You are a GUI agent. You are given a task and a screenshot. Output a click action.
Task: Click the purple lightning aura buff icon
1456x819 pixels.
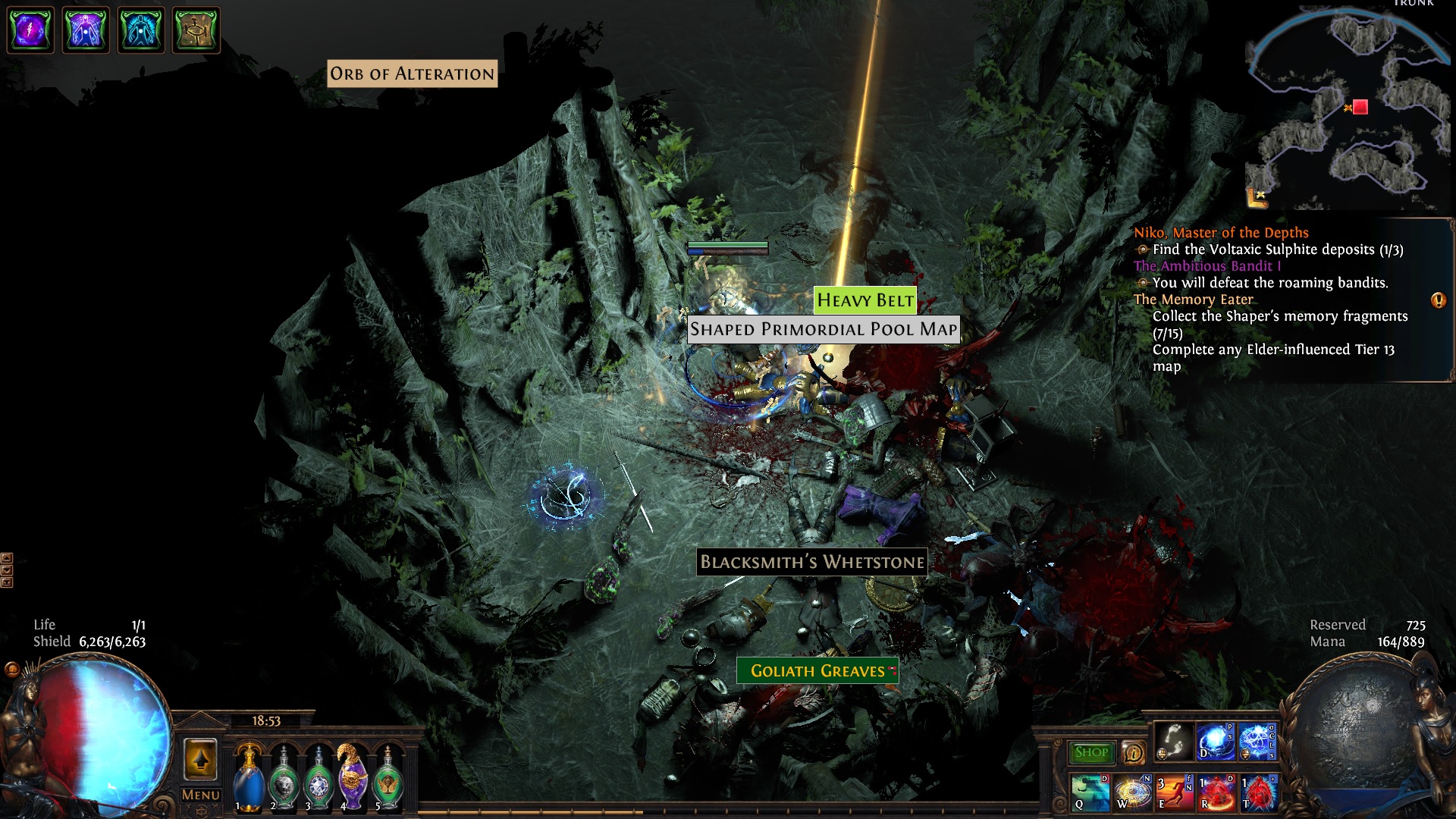[x=30, y=30]
